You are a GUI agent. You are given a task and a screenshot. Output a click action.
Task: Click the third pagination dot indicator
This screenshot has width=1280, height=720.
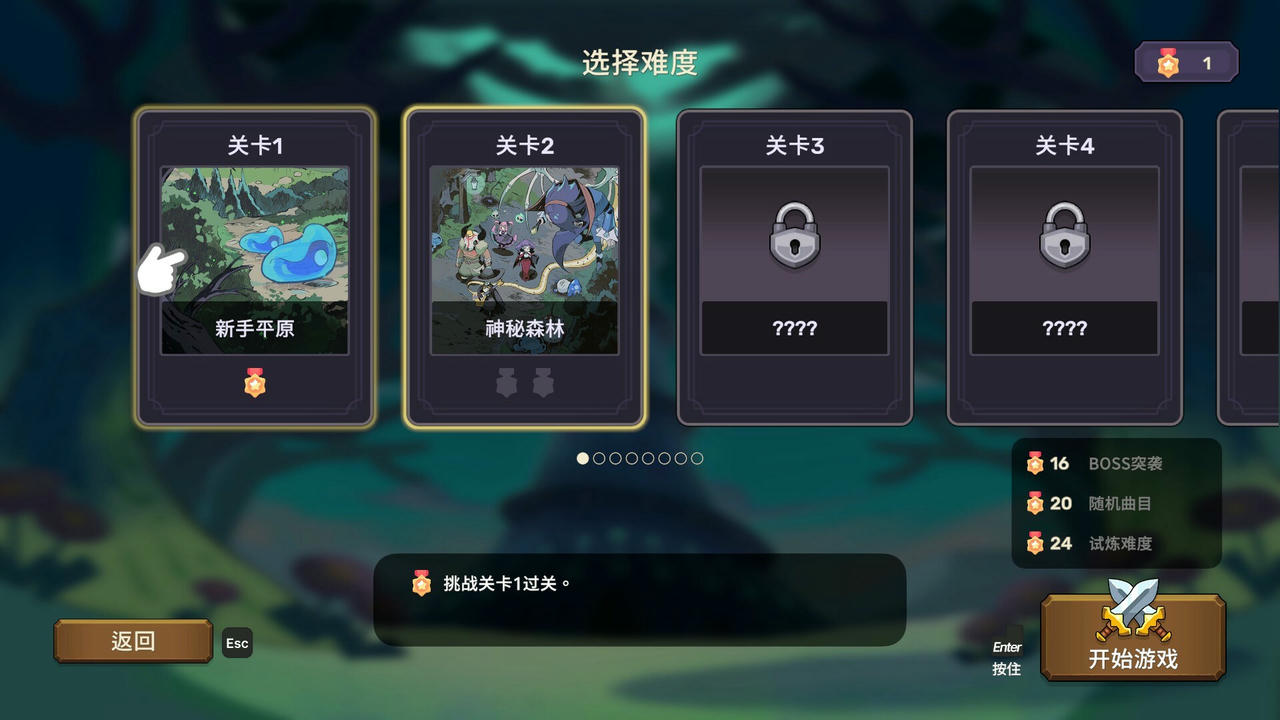(x=613, y=459)
